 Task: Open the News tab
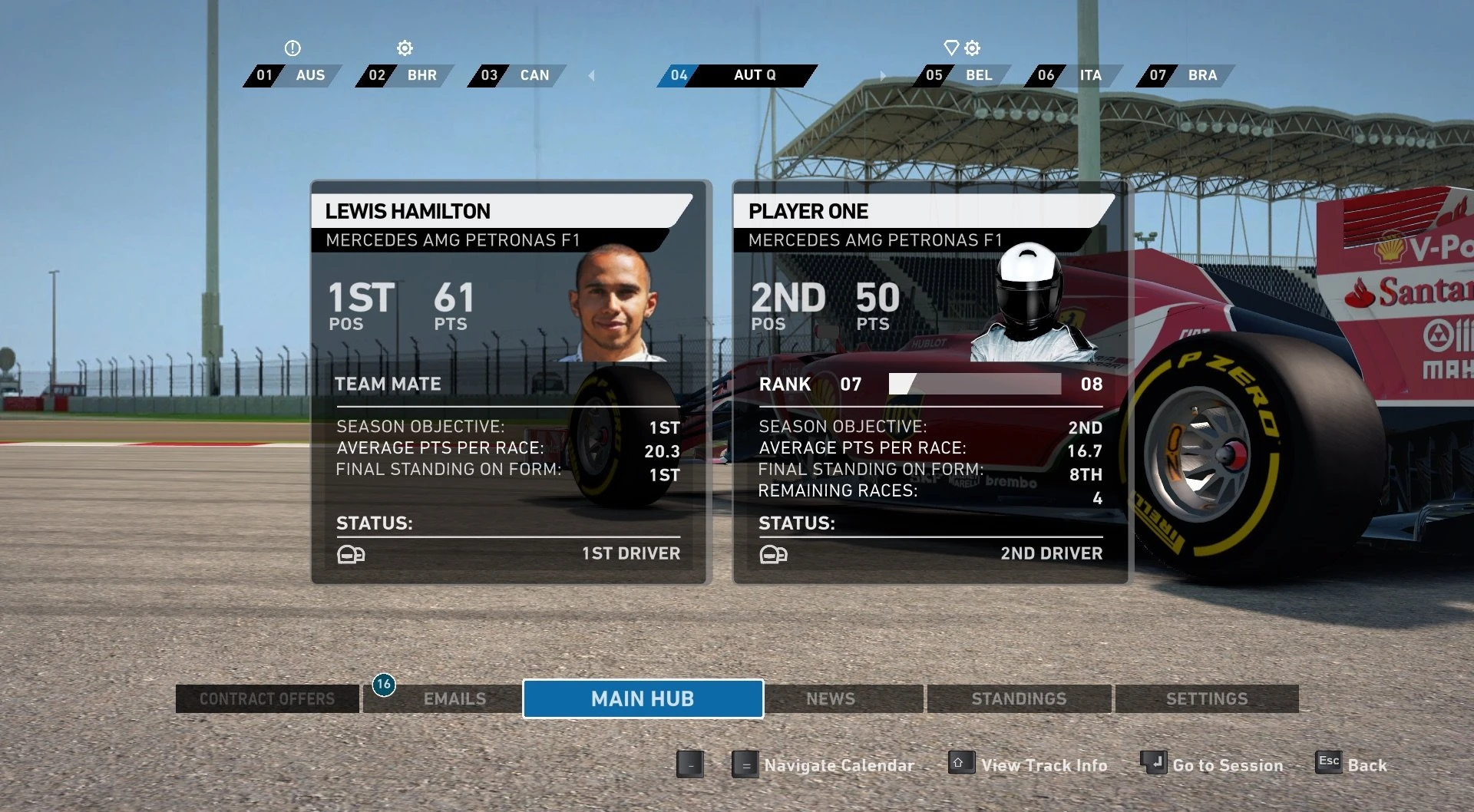point(830,698)
